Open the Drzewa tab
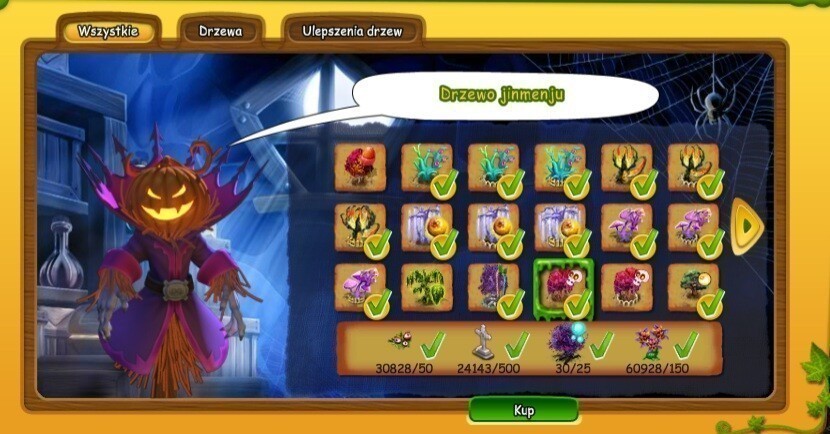The width and height of the screenshot is (830, 434). tap(221, 31)
